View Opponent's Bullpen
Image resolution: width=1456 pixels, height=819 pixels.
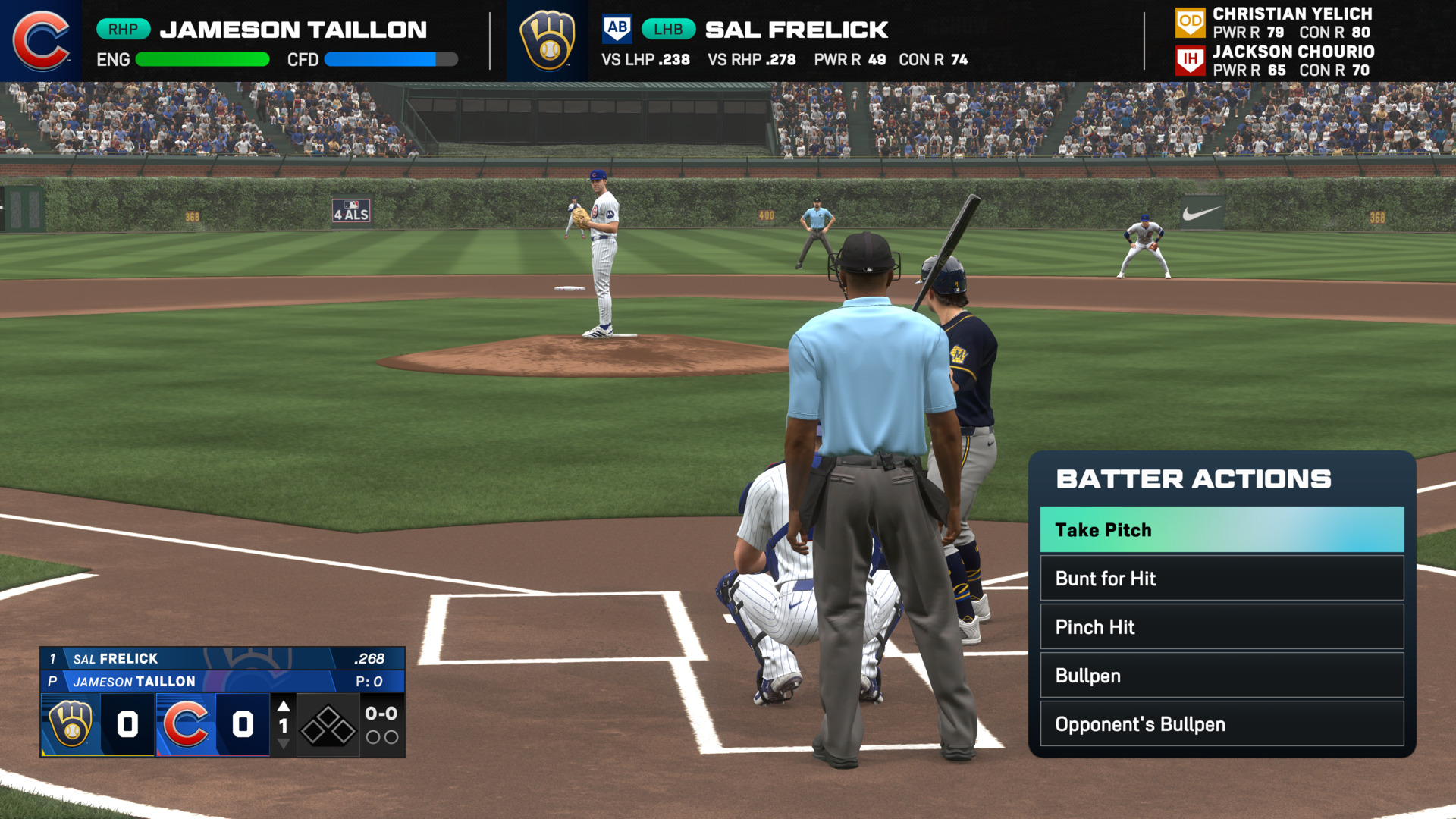[1221, 724]
